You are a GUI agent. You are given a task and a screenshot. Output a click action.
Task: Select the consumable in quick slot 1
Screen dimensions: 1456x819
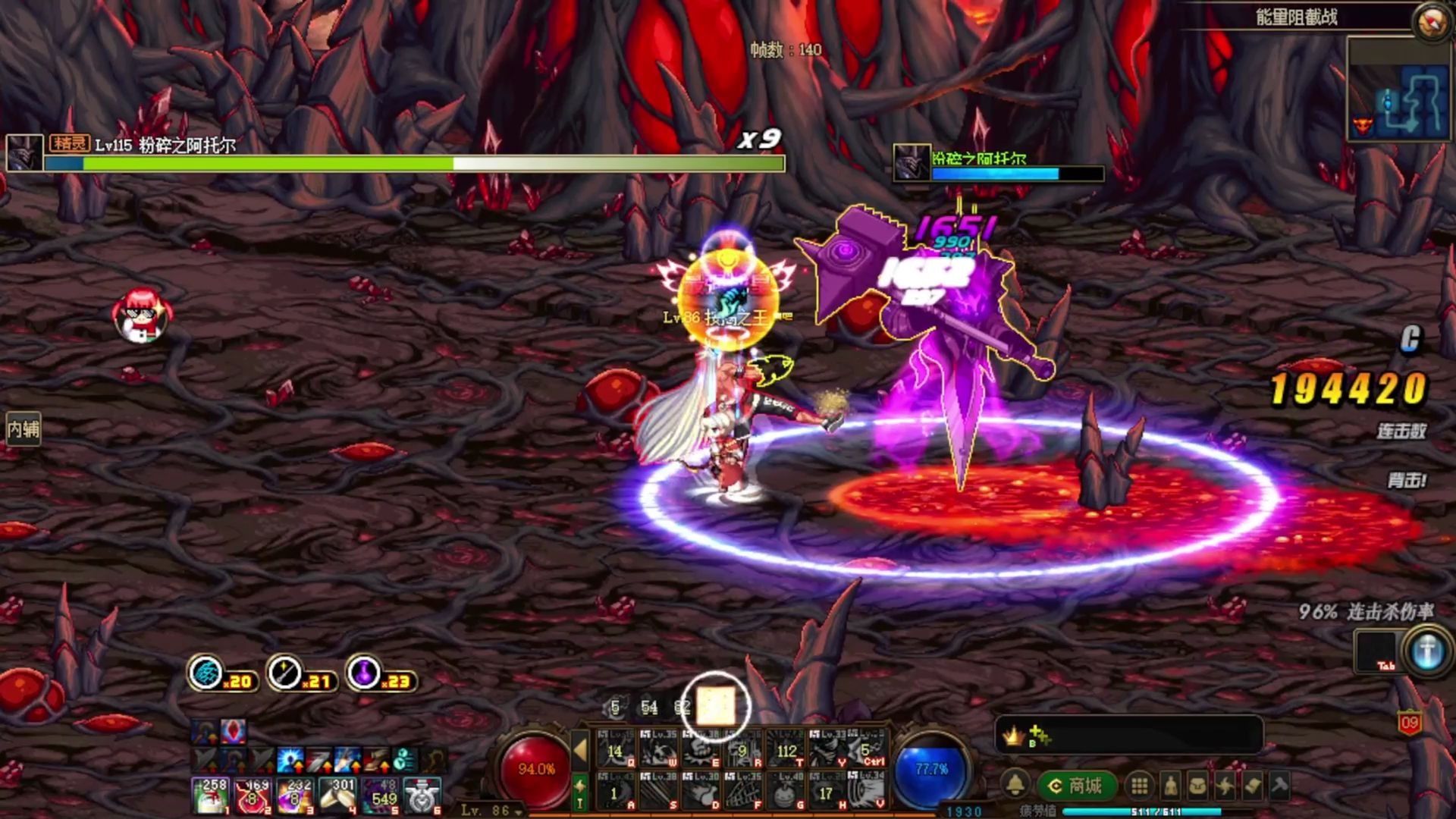[x=211, y=797]
